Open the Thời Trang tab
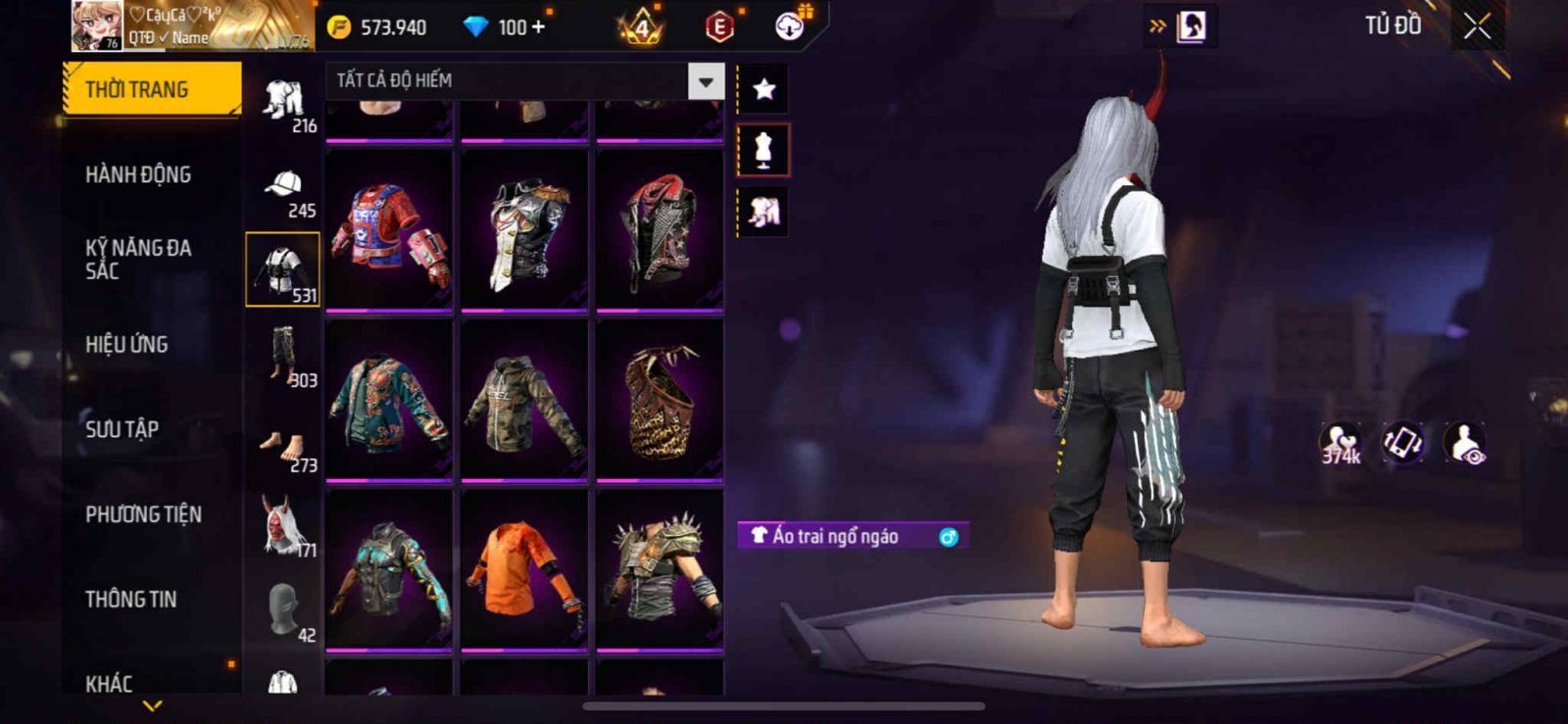This screenshot has width=1568, height=724. (151, 89)
